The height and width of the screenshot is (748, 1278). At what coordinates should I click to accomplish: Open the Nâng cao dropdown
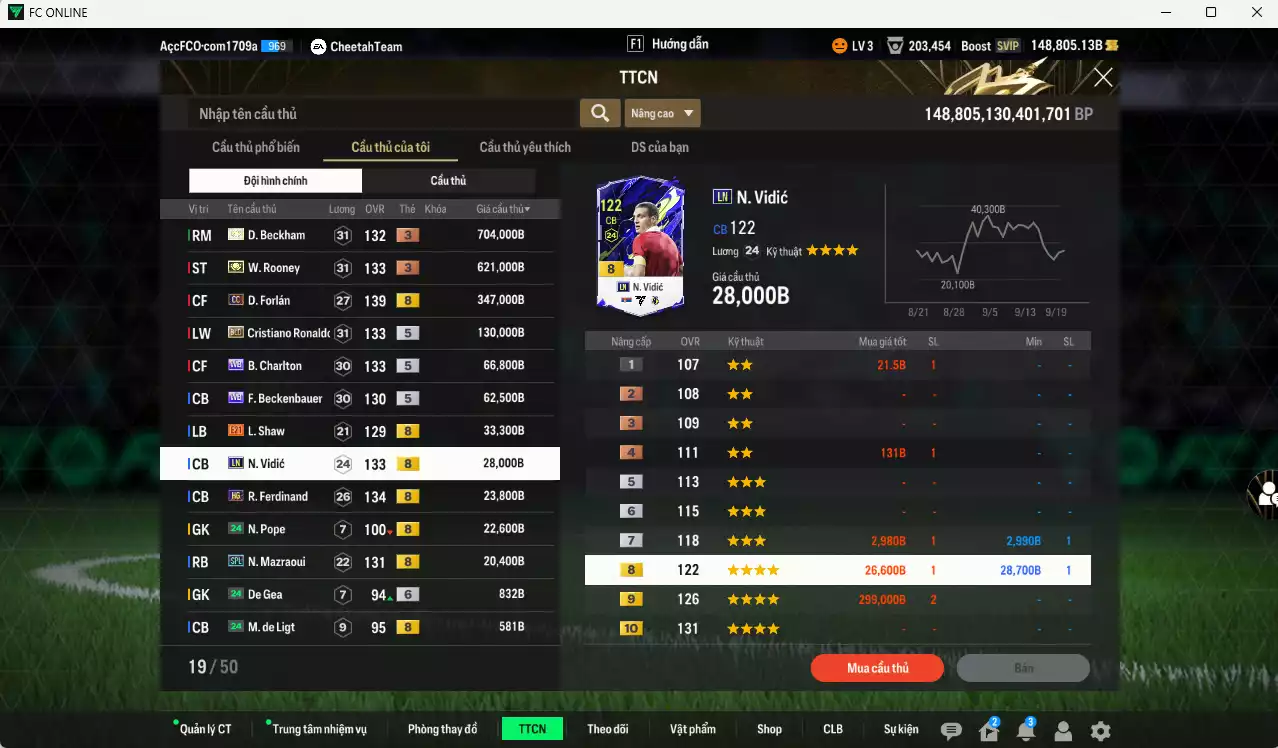(x=662, y=113)
